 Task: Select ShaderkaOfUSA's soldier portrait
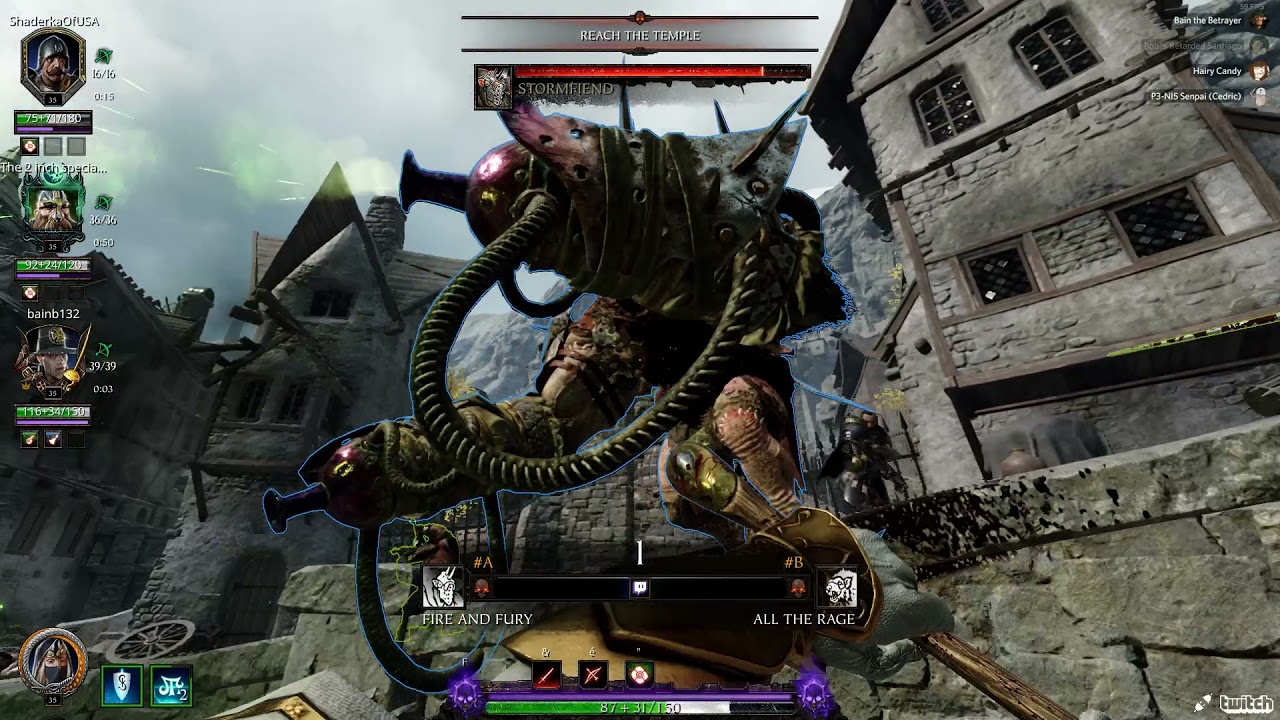[x=52, y=65]
